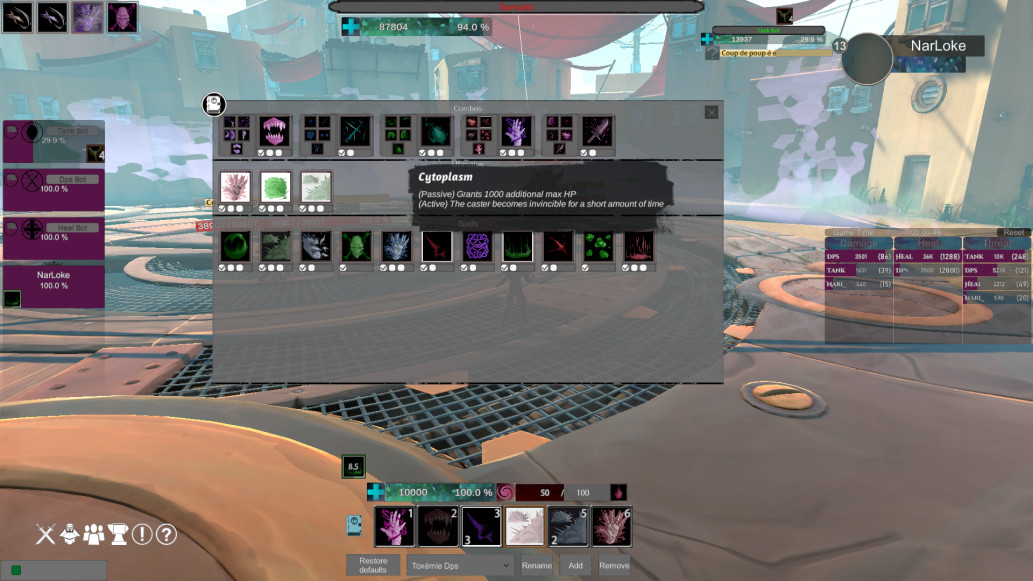Select the green skull spell icon

355,246
